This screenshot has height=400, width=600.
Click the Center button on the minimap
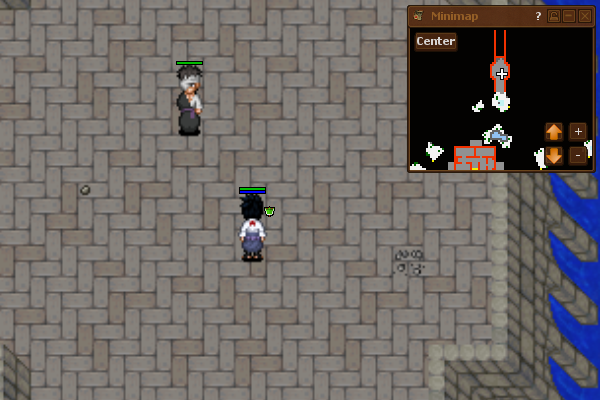(x=436, y=41)
